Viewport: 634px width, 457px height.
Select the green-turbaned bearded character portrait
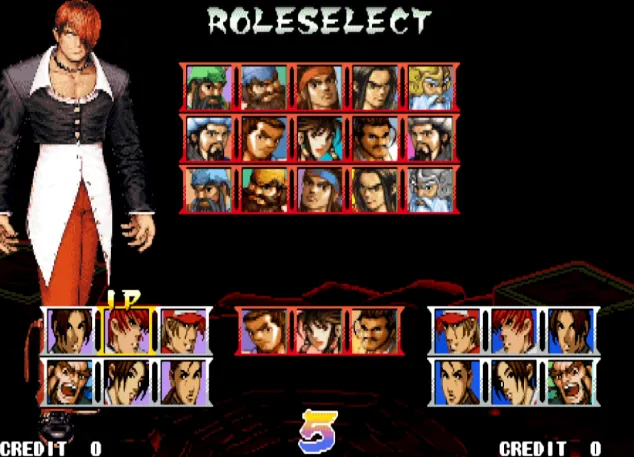208,87
